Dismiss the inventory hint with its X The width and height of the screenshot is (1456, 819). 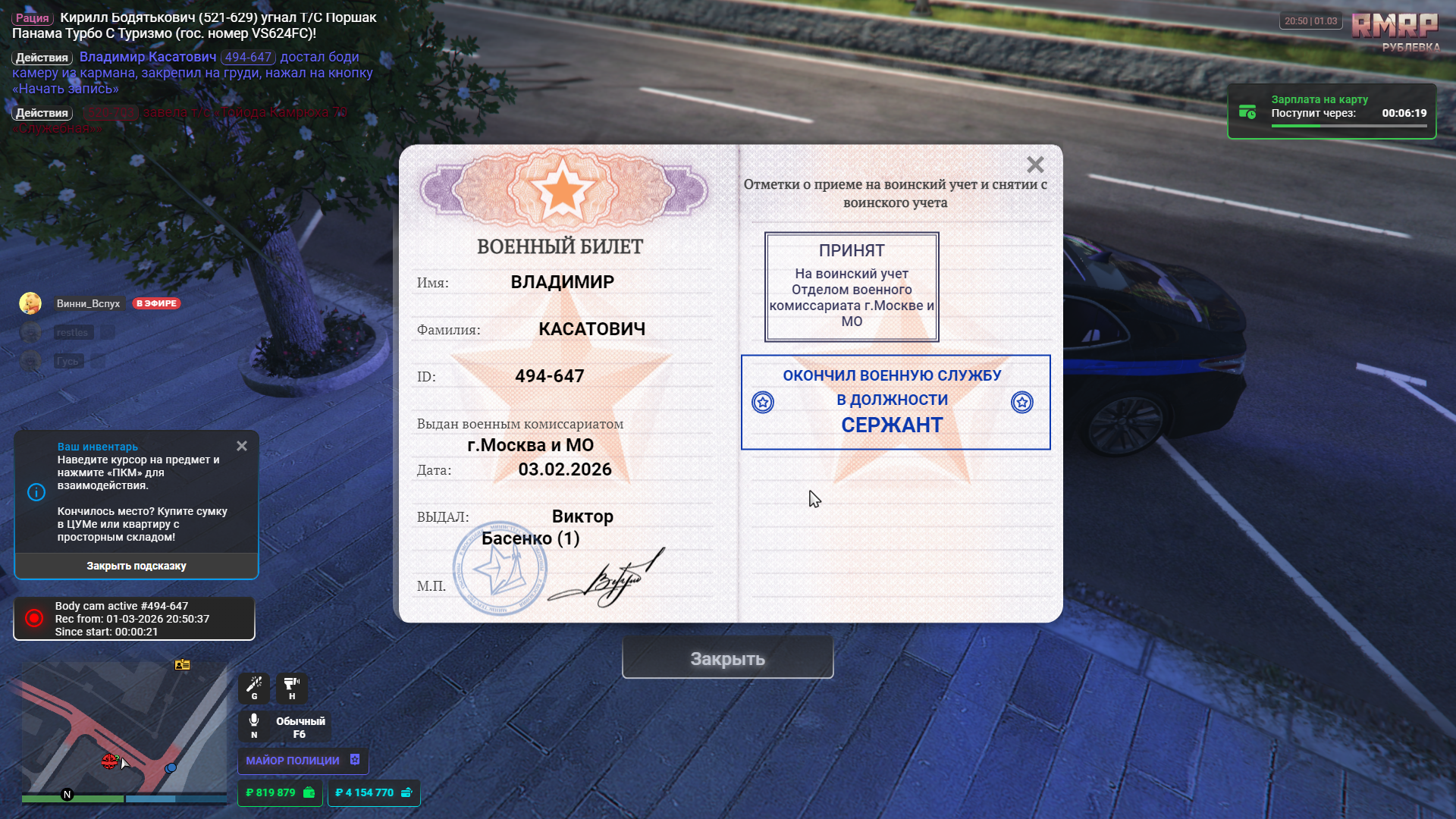[242, 446]
